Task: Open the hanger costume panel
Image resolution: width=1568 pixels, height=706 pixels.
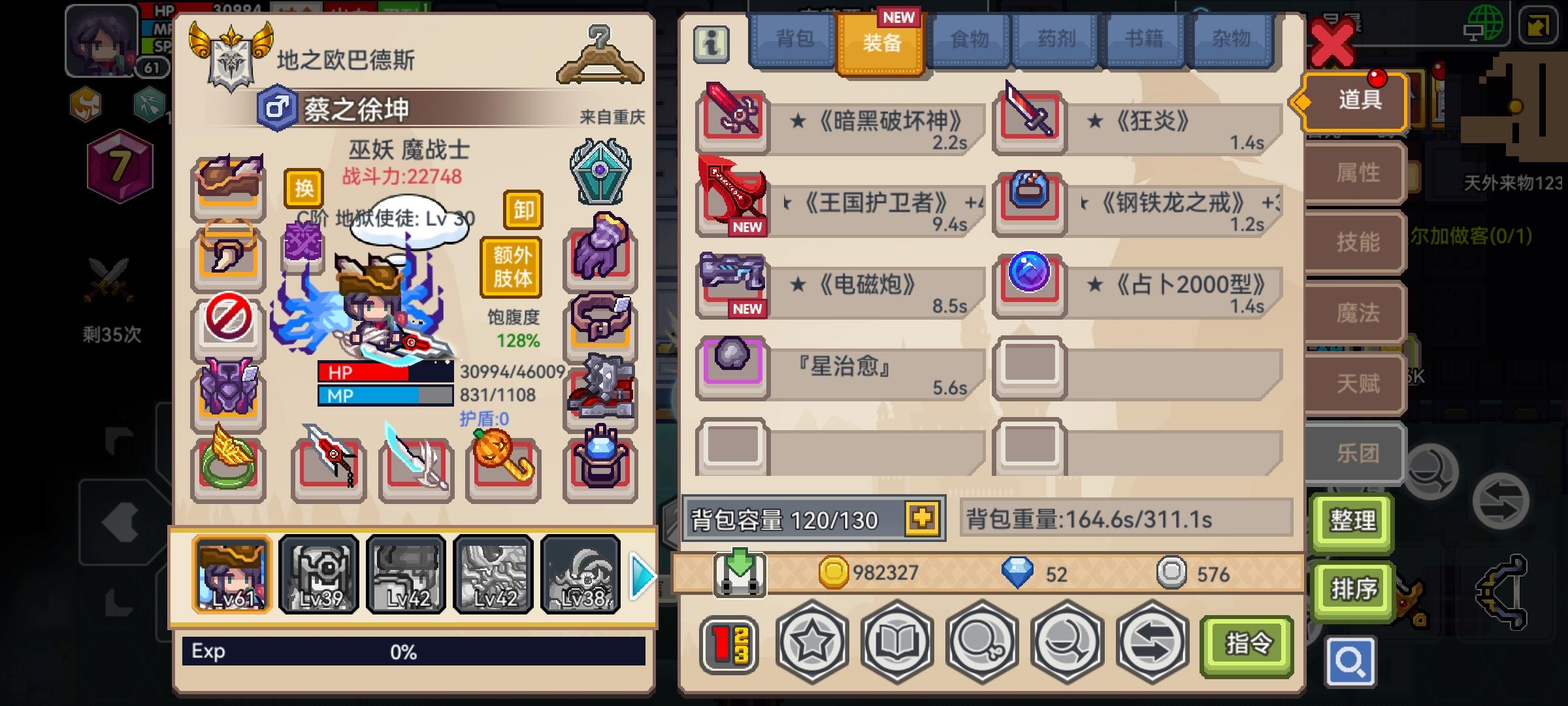Action: [x=599, y=56]
